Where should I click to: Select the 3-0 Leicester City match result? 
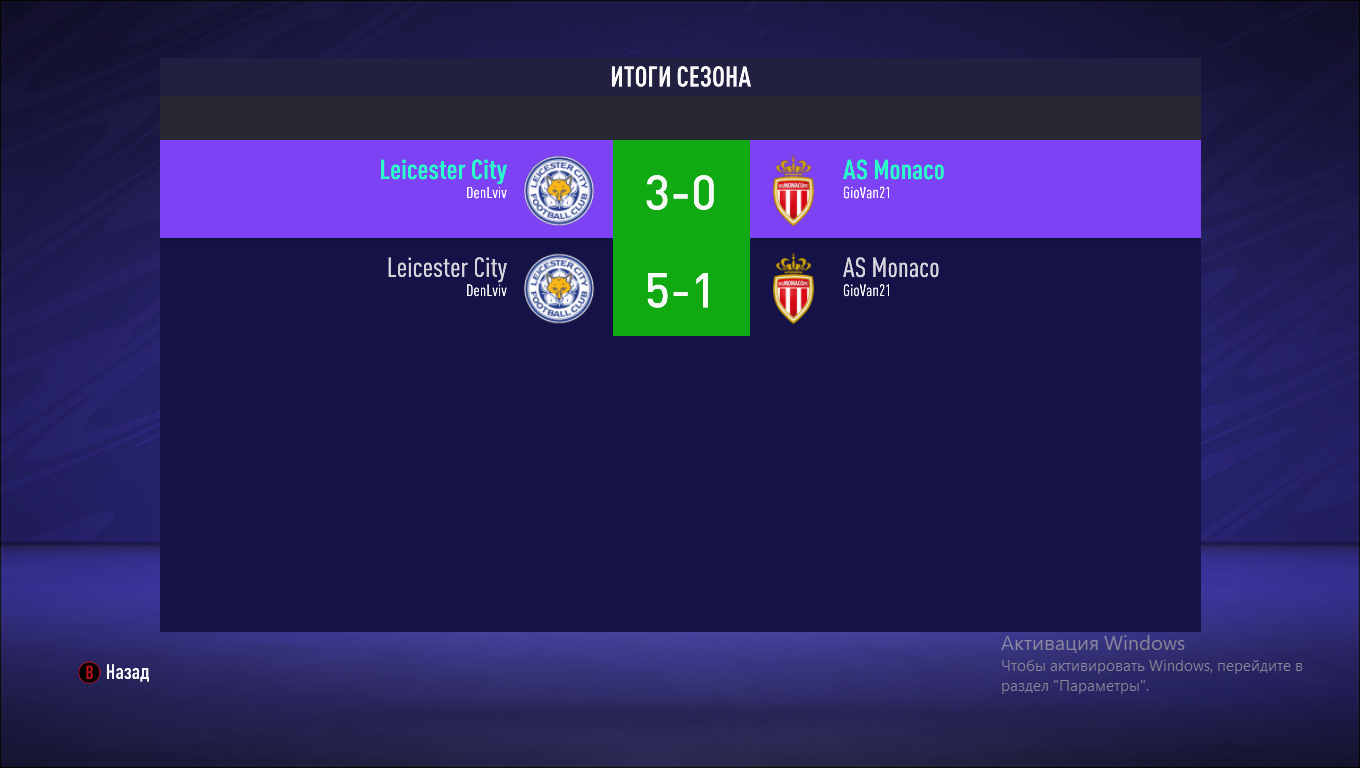coord(680,190)
